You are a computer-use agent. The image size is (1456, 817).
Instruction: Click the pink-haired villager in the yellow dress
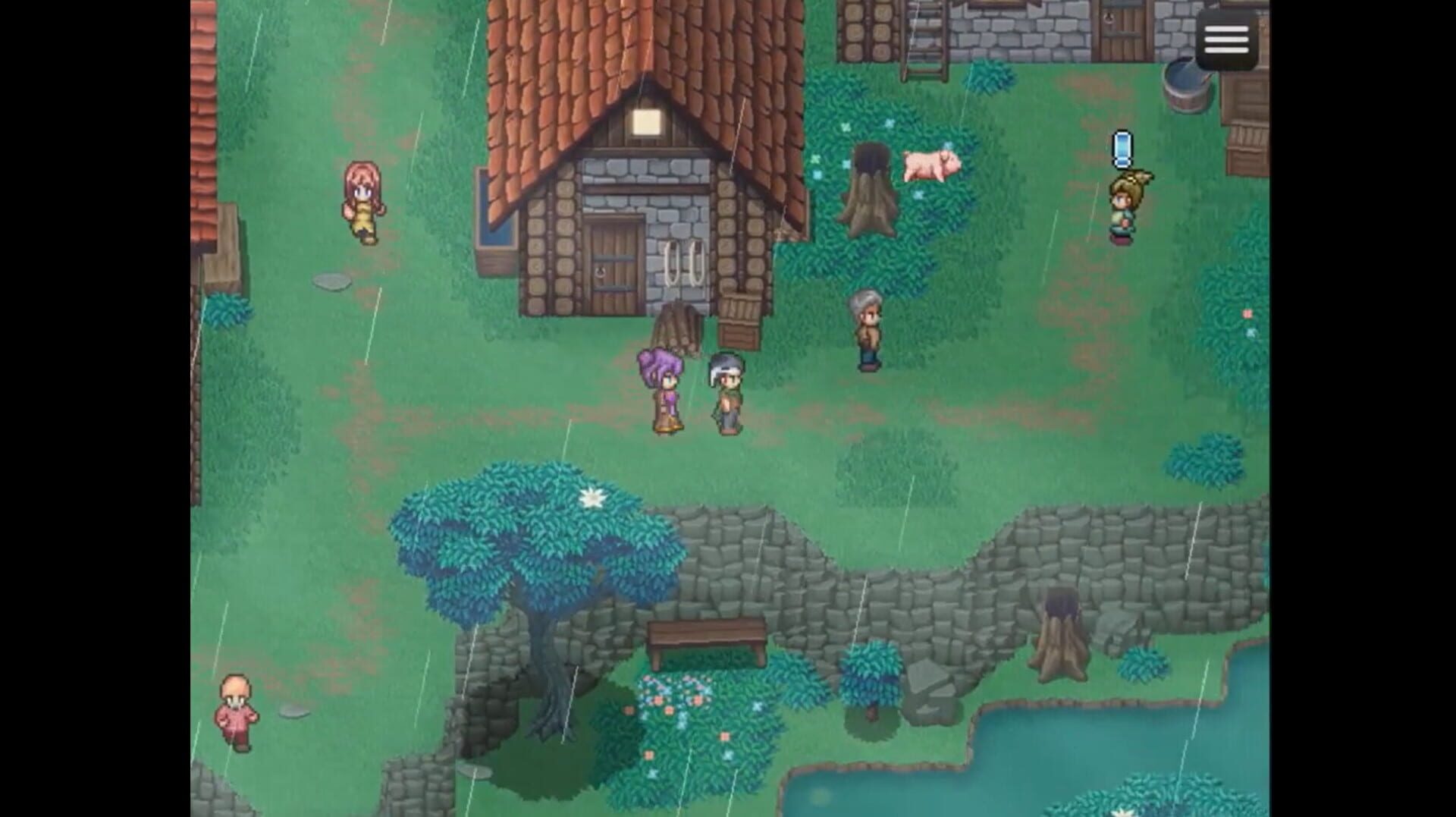(x=362, y=203)
